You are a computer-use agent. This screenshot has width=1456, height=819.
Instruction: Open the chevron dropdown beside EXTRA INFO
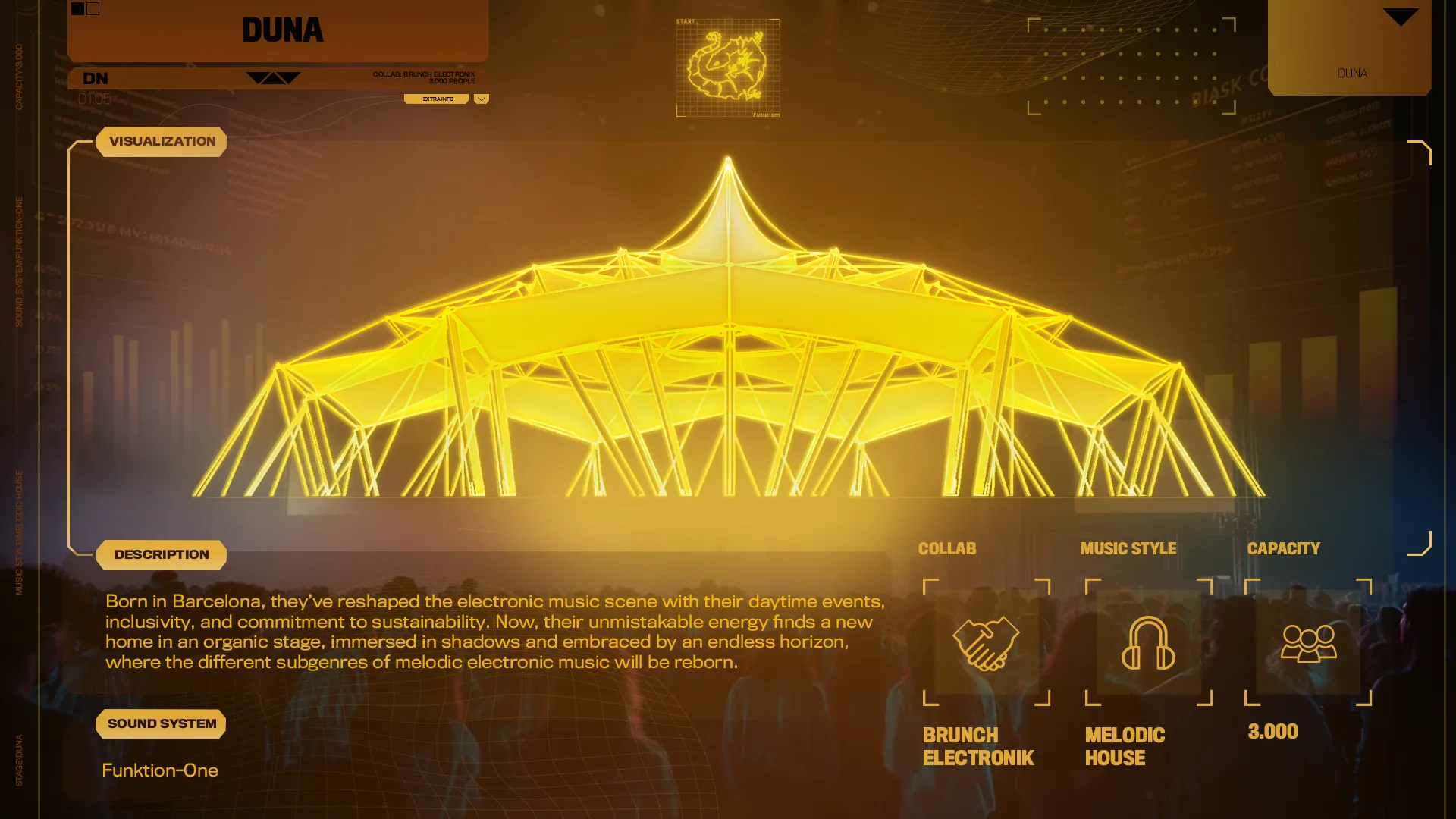pyautogui.click(x=480, y=98)
